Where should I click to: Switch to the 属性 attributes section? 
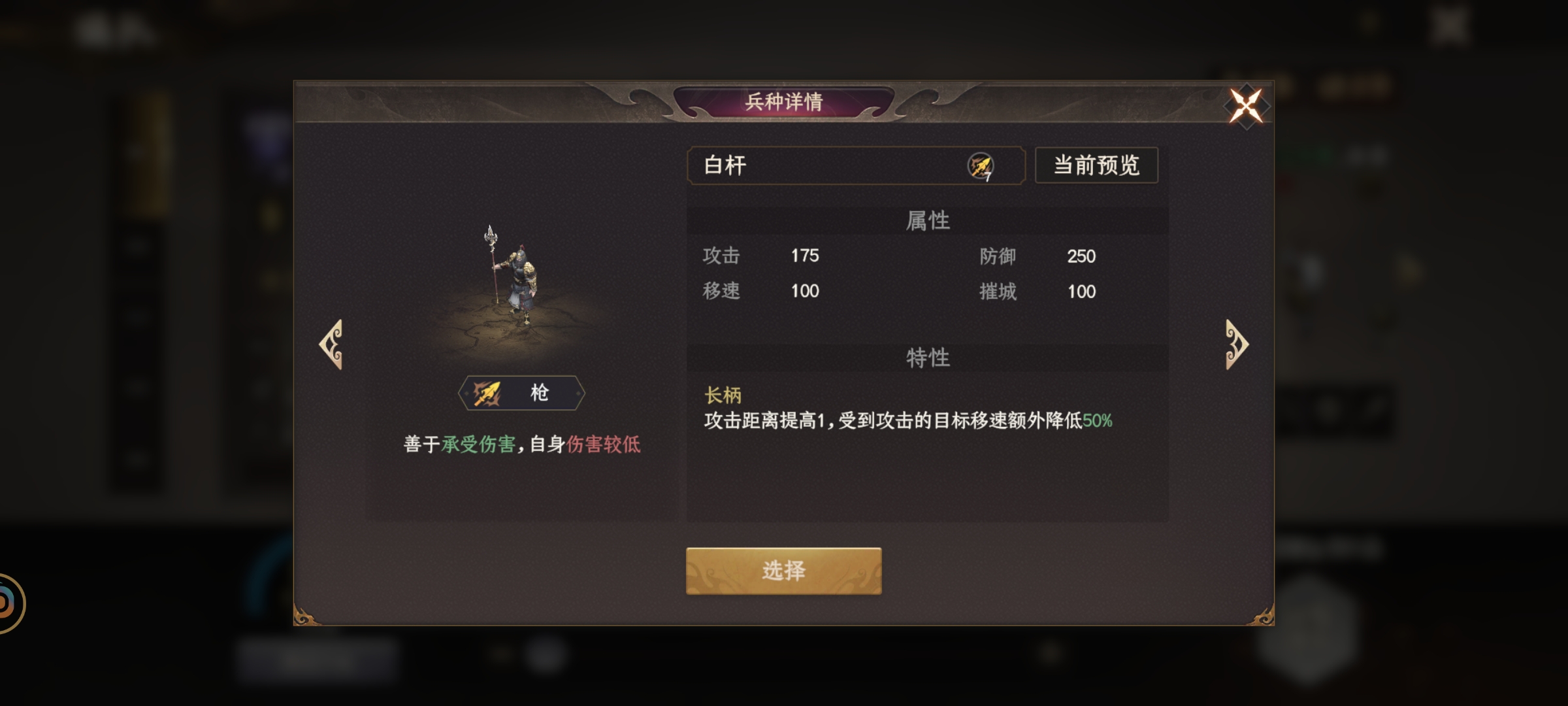(x=928, y=220)
